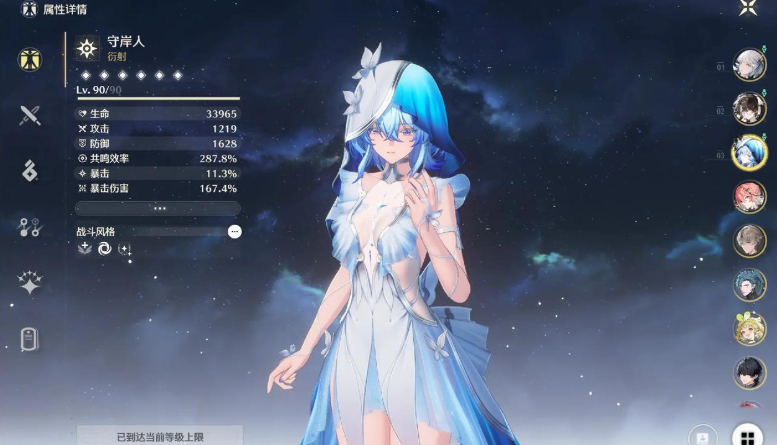The width and height of the screenshot is (777, 445).
Task: Select the Attributes tab with the figure icon
Action: tap(30, 59)
